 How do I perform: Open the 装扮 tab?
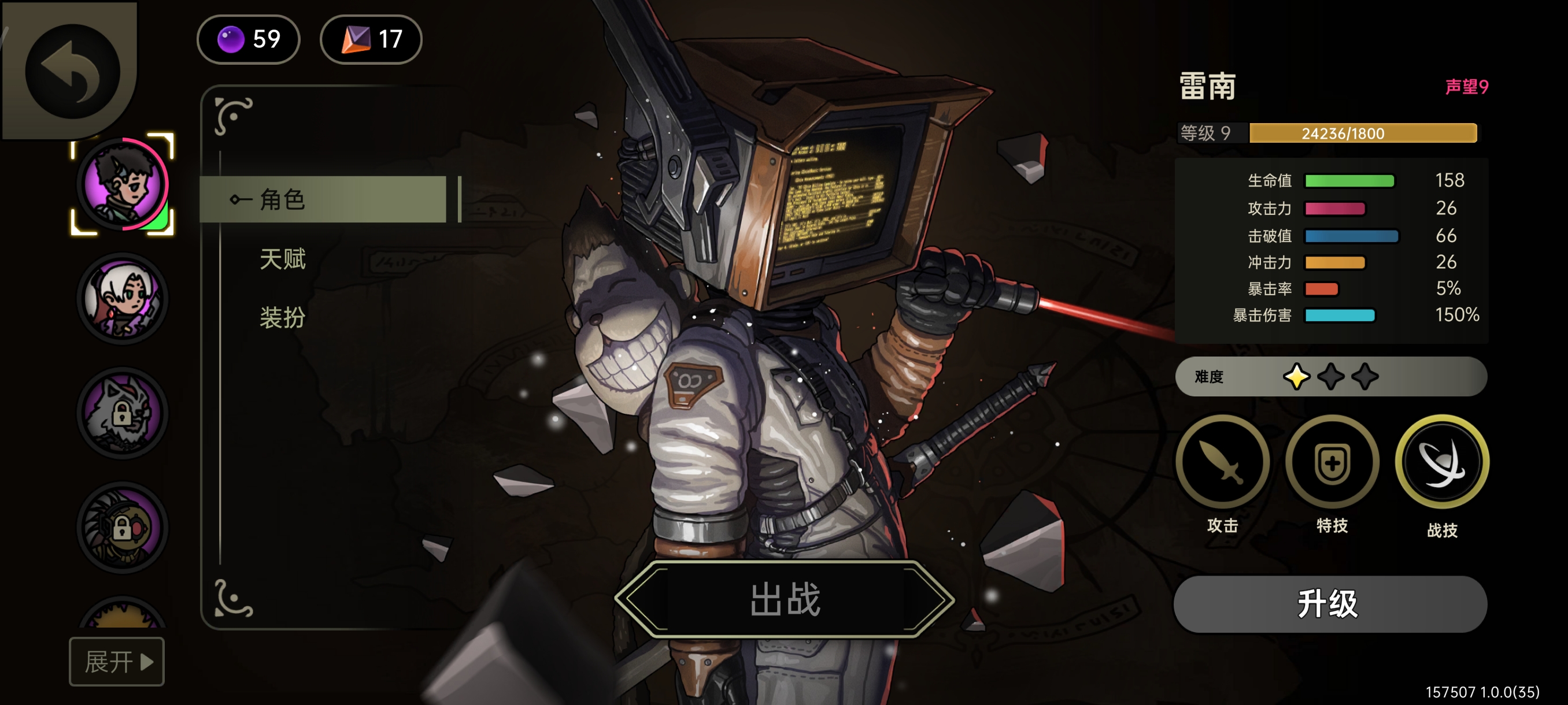[282, 317]
